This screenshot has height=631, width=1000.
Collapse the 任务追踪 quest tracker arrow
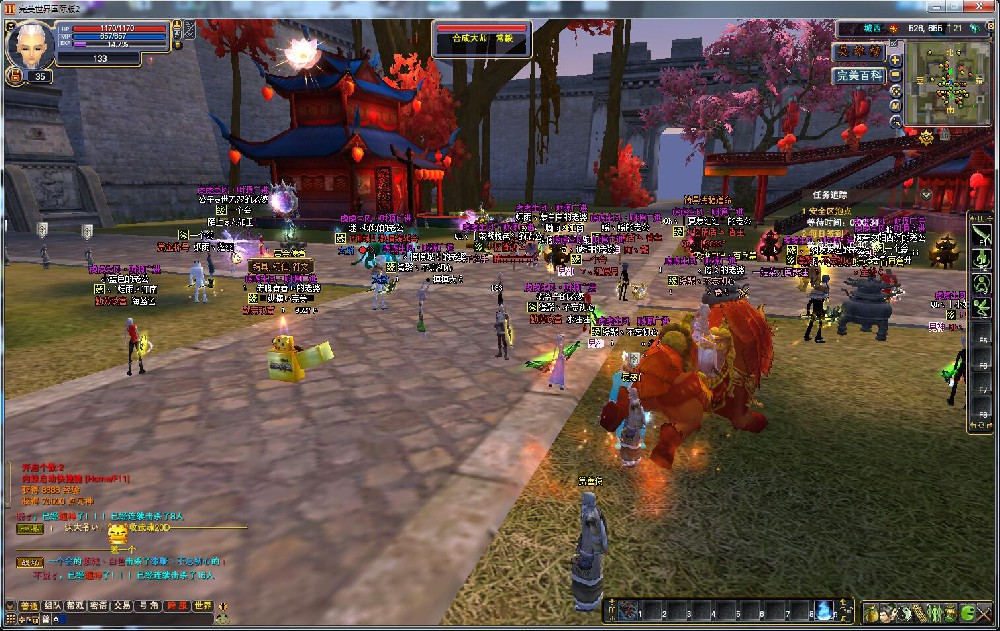[927, 194]
